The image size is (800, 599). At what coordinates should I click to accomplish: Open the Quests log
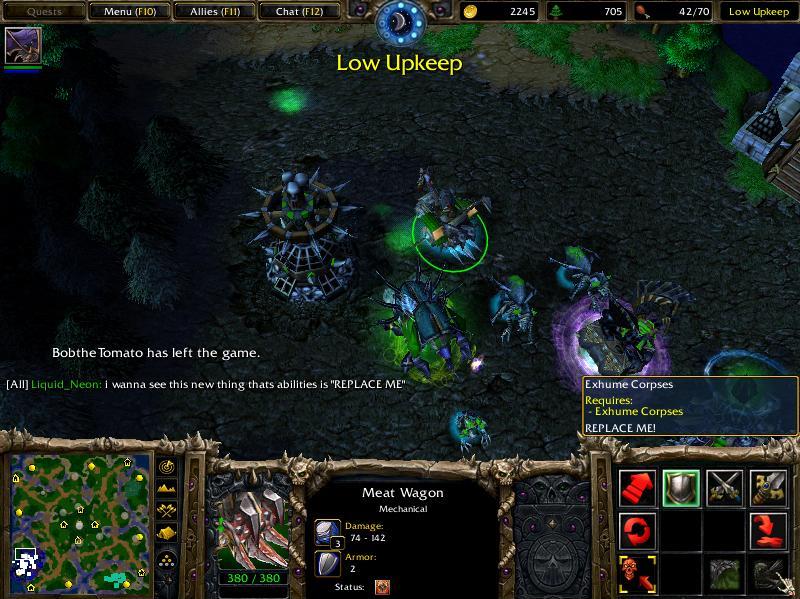click(x=43, y=12)
